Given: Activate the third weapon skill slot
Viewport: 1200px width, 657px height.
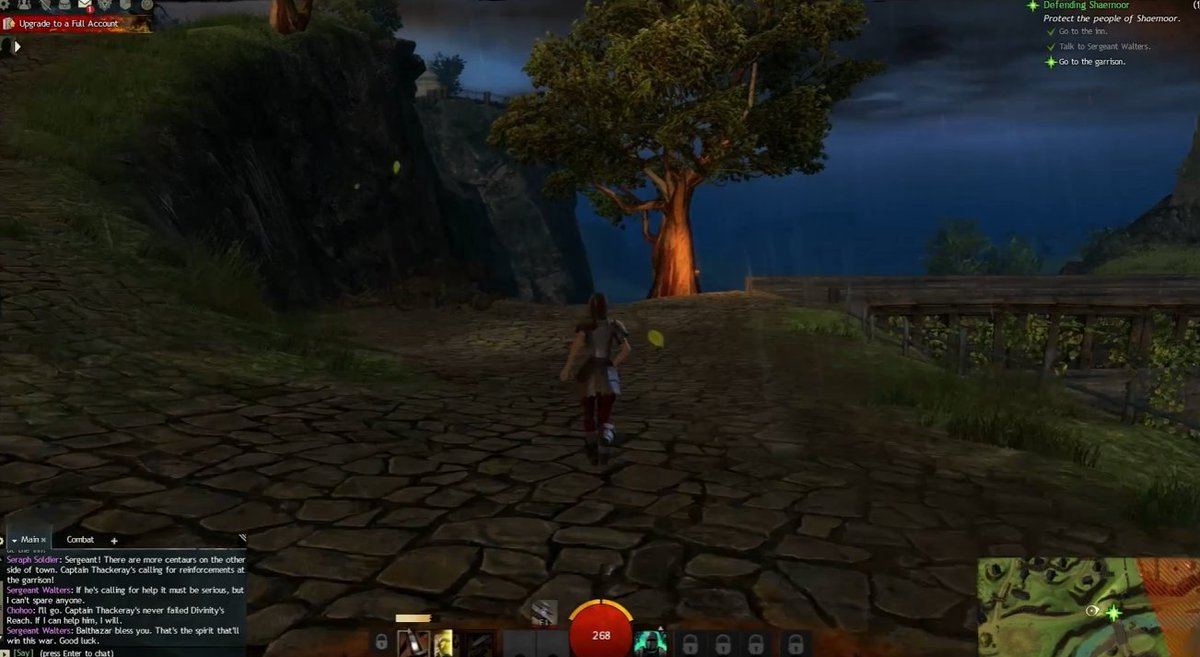Looking at the screenshot, I should [x=480, y=643].
